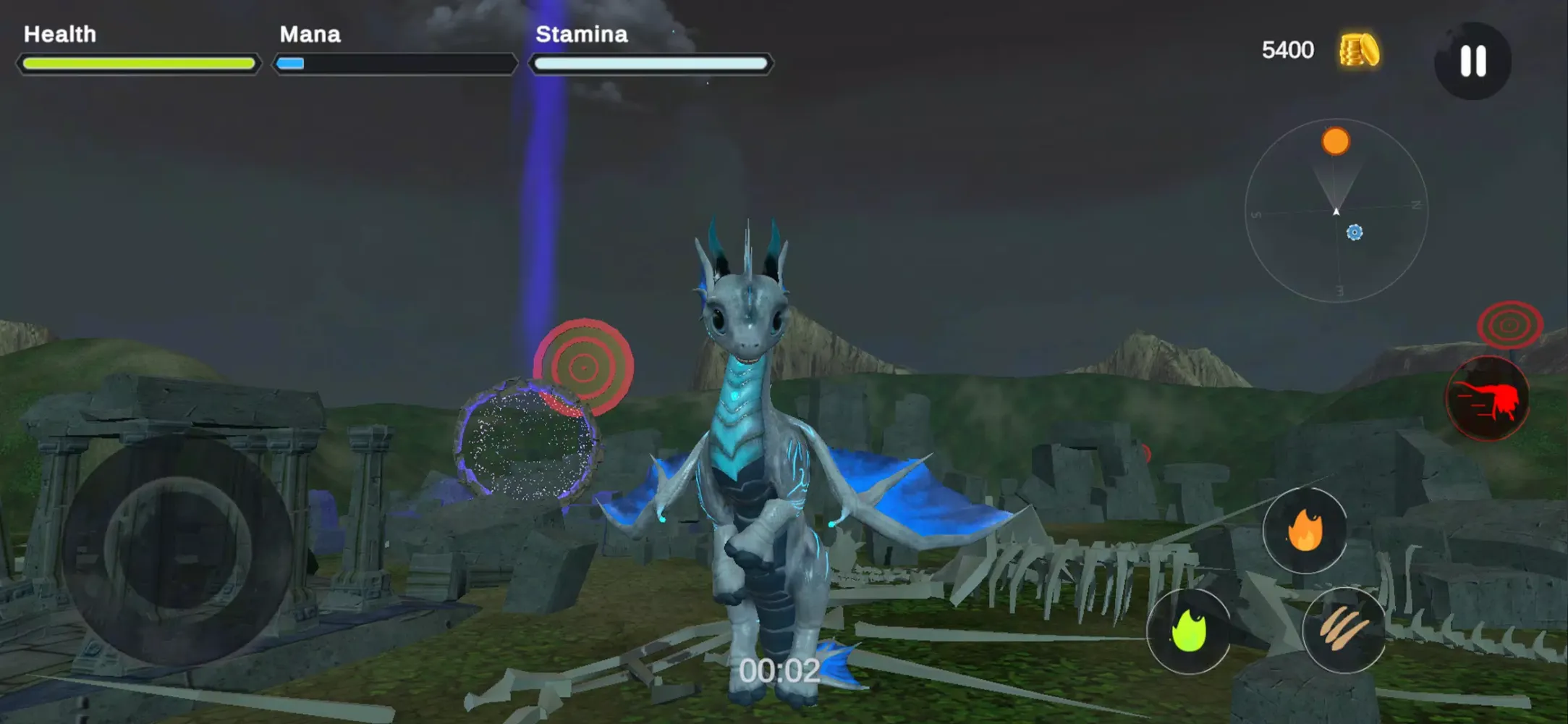Tap the green Health bar
Screen dimensions: 1568x724
tap(137, 64)
